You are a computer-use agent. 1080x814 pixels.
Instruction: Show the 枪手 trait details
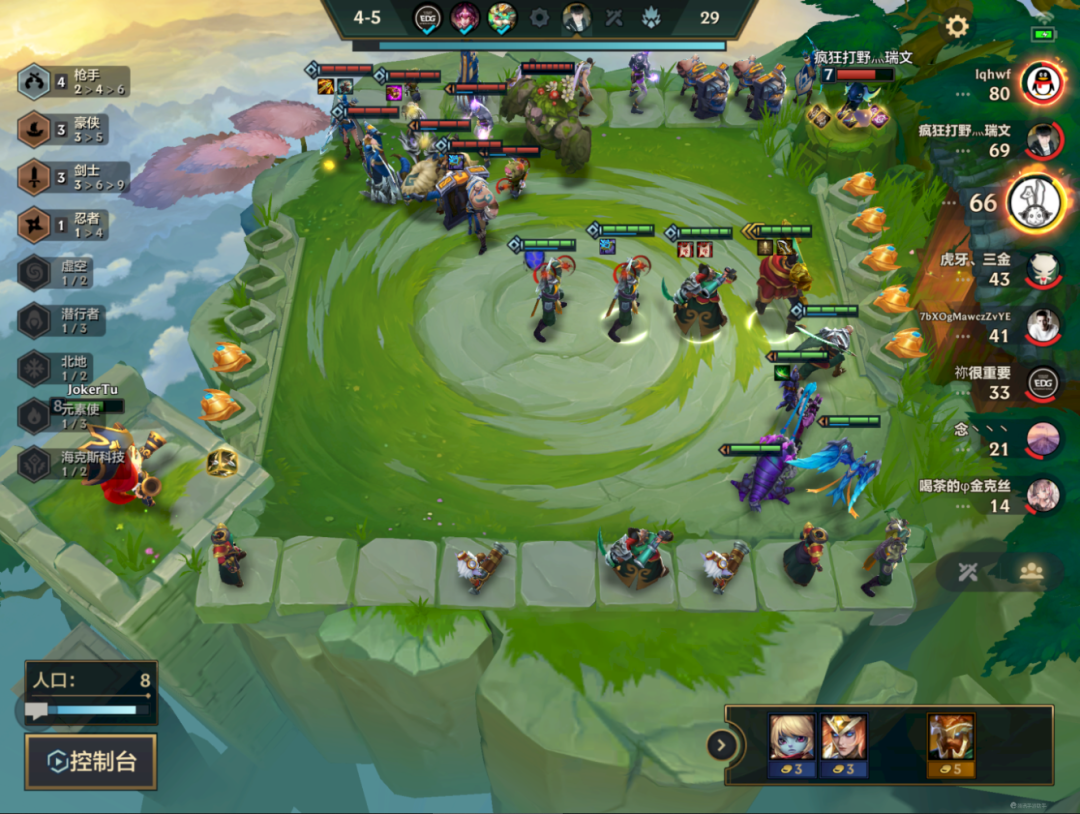coord(74,82)
